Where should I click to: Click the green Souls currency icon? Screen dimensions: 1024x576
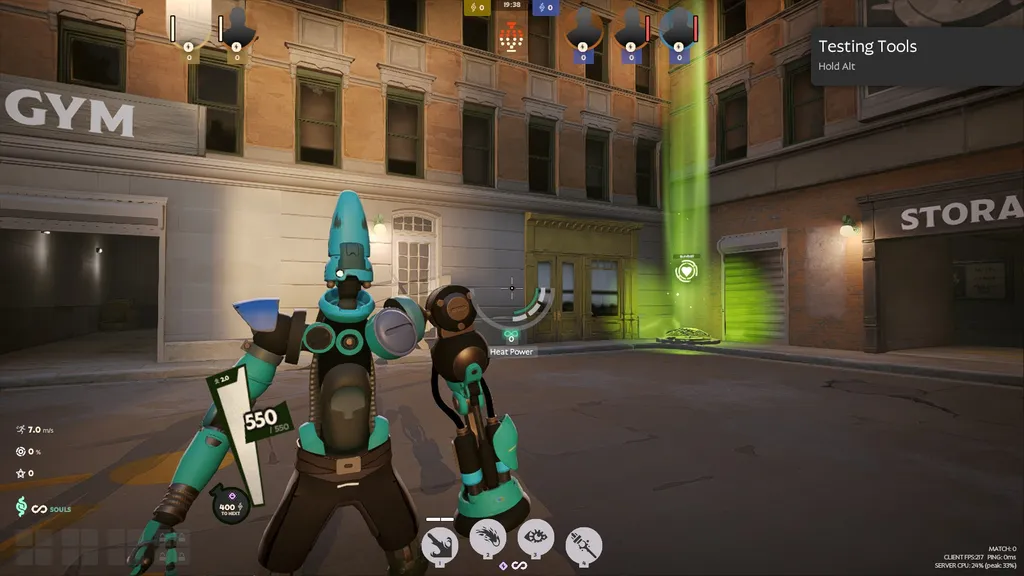[x=20, y=508]
